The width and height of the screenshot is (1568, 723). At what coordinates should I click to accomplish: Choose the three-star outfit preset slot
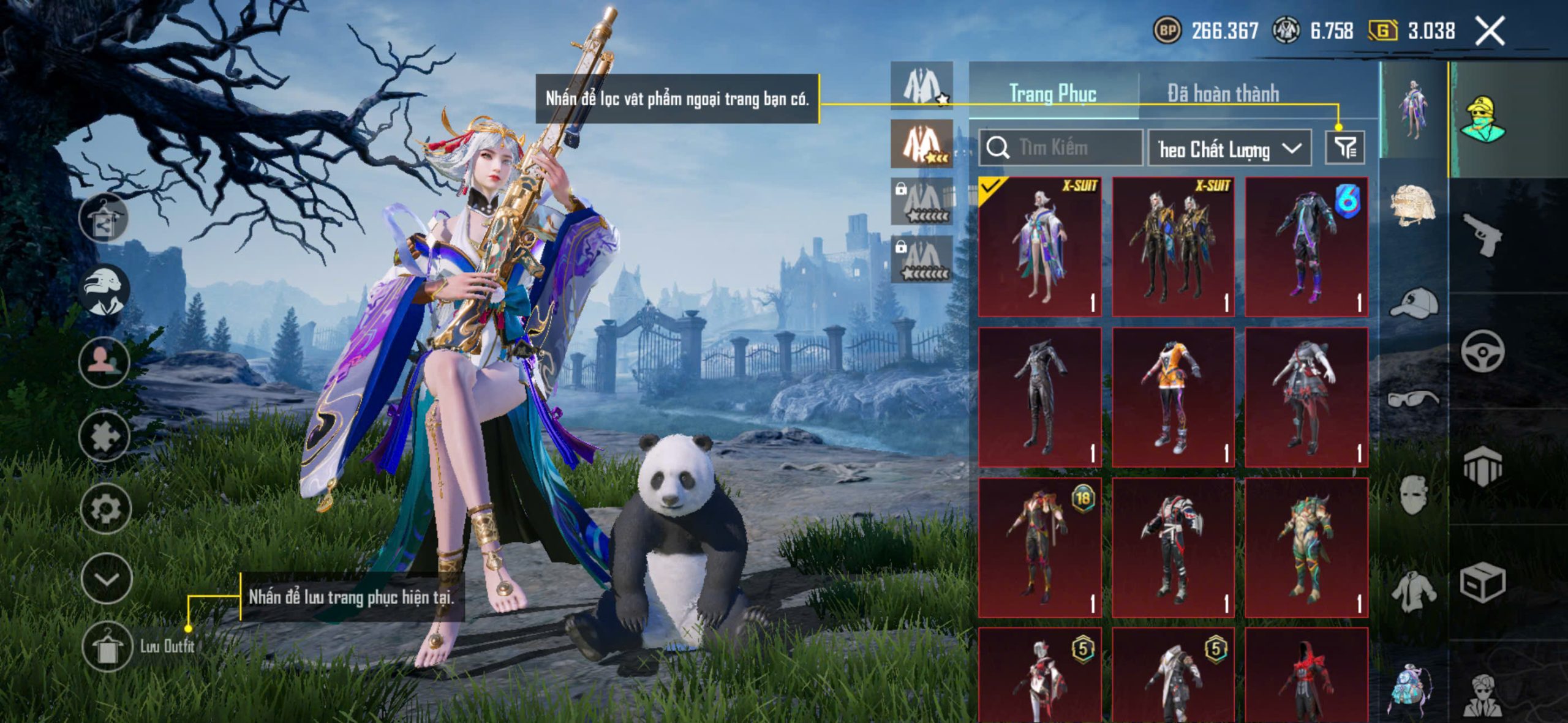click(x=921, y=144)
